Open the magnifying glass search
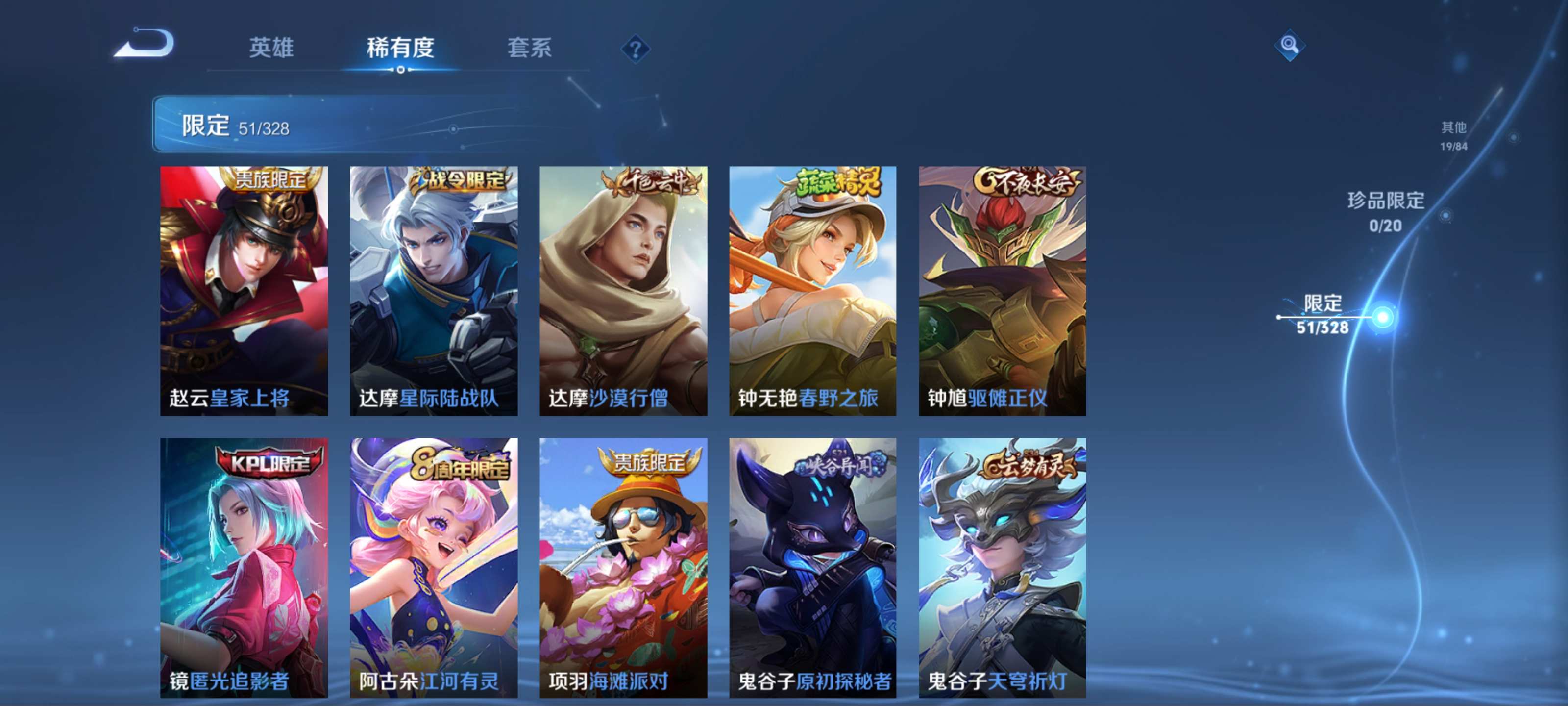 (x=1289, y=45)
